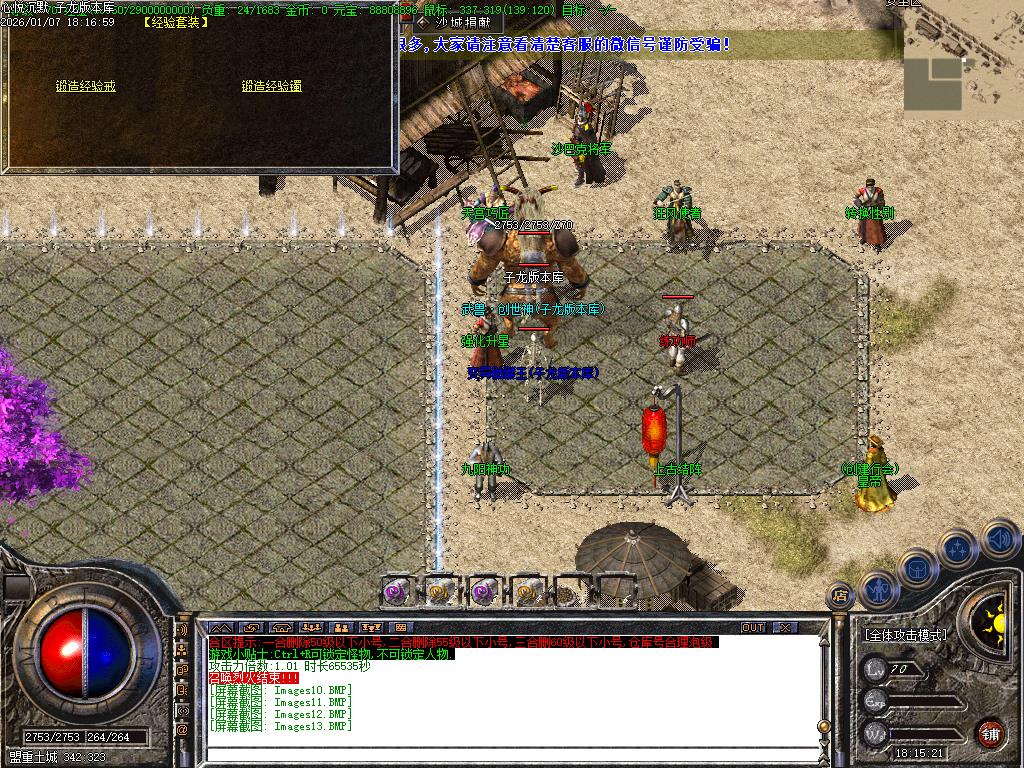
Task: Click the red 铺 stall button
Action: pyautogui.click(x=989, y=733)
